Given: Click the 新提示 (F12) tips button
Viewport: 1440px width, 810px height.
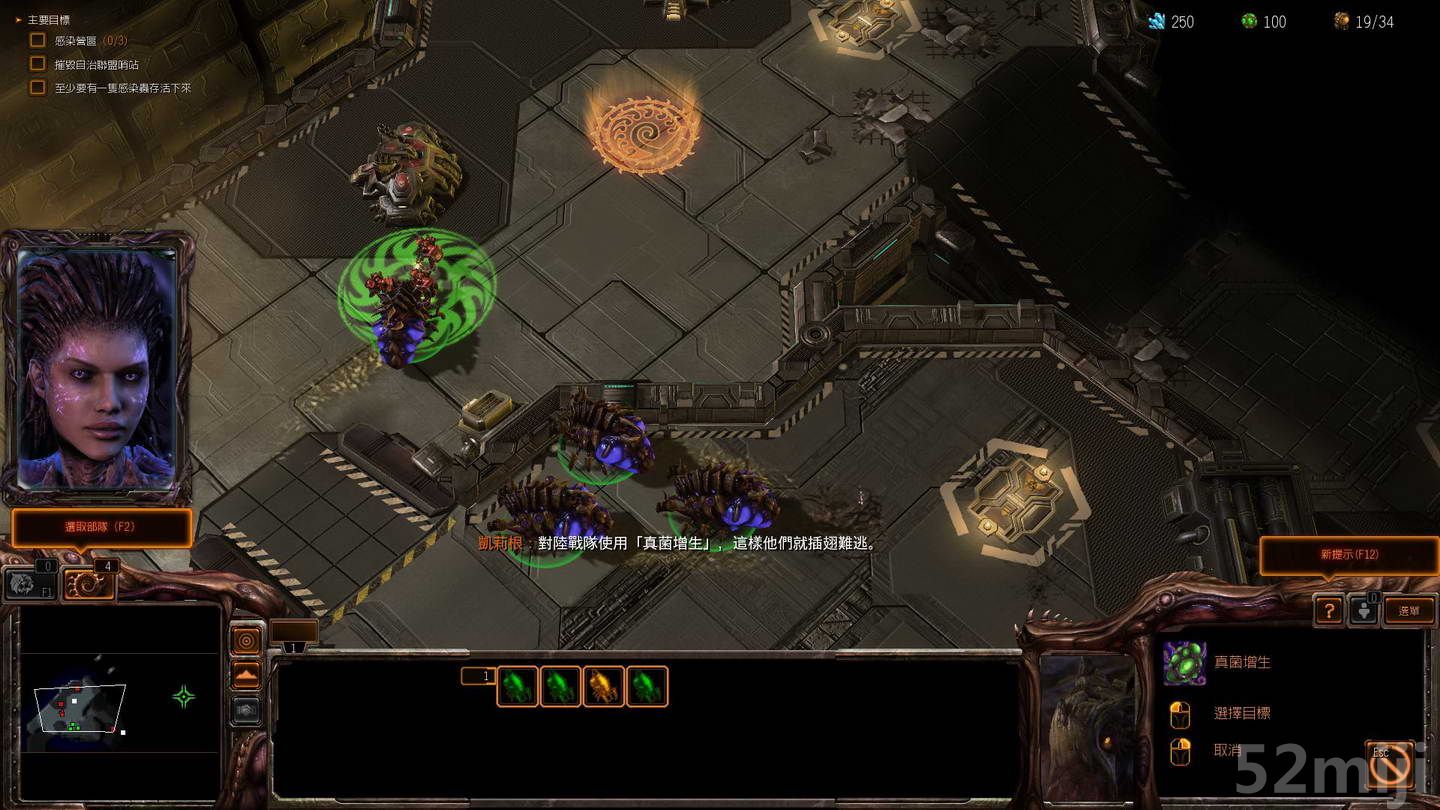Looking at the screenshot, I should [1349, 556].
